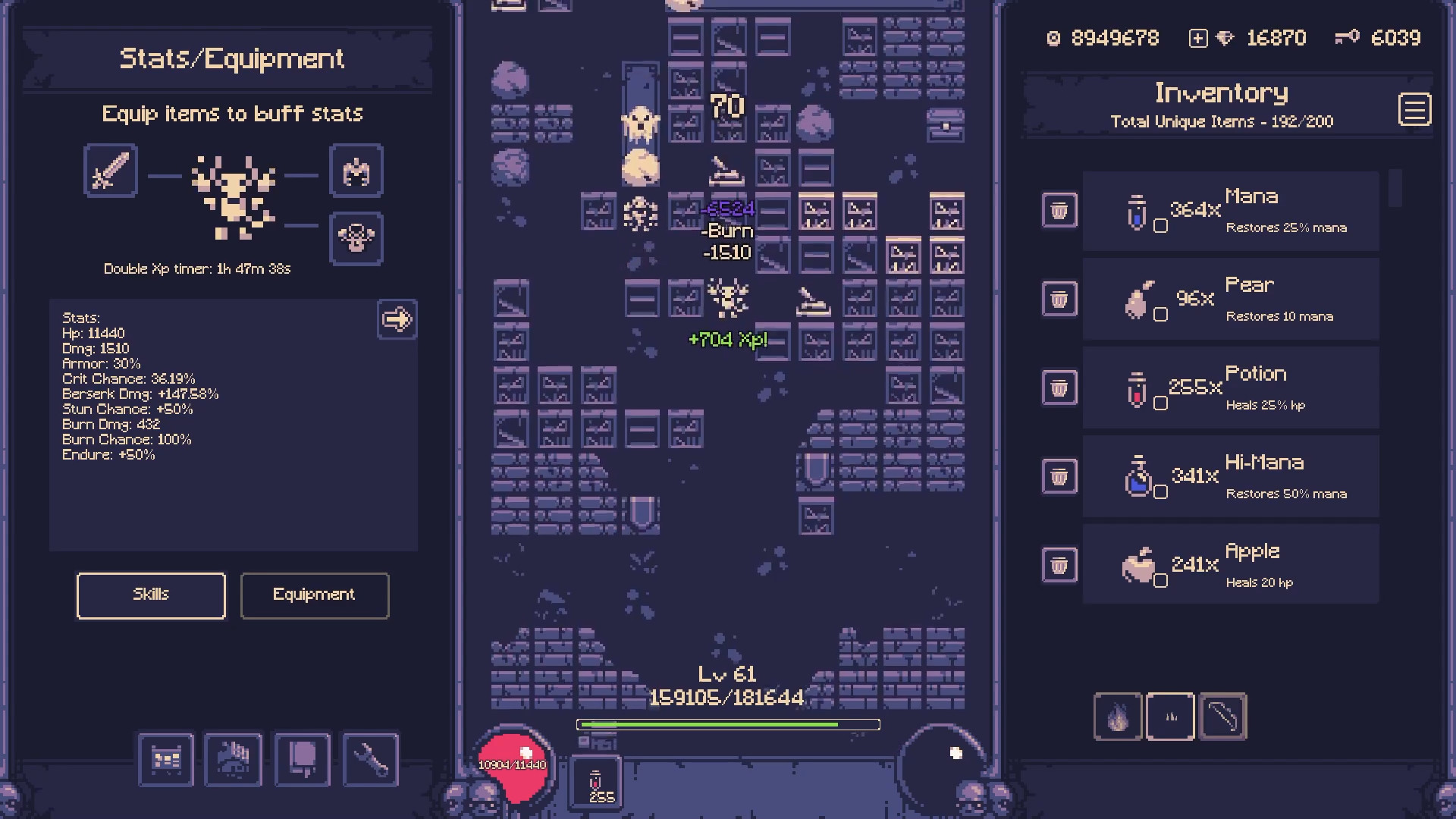The width and height of the screenshot is (1456, 819).
Task: Switch to the Equipment tab
Action: tap(314, 595)
